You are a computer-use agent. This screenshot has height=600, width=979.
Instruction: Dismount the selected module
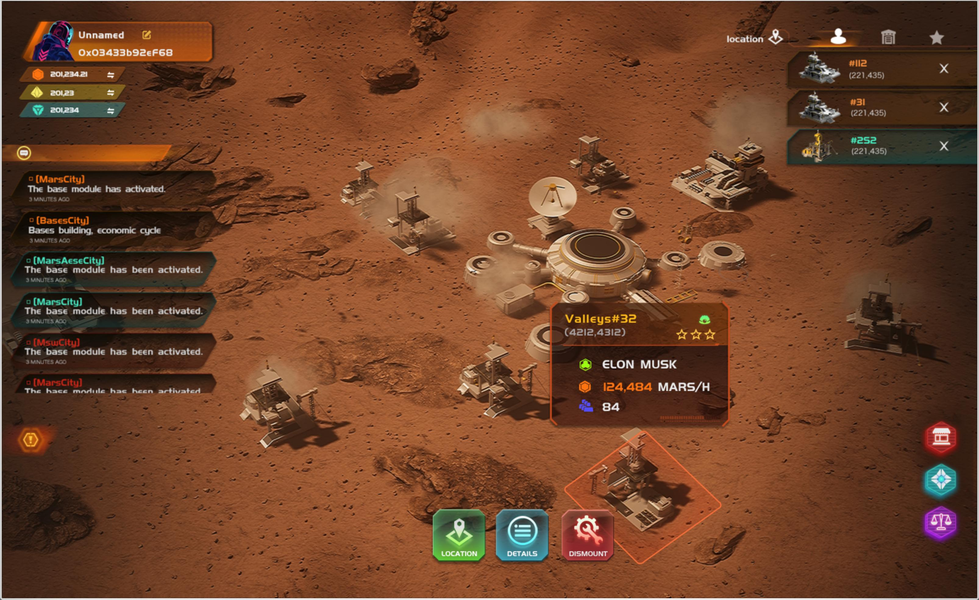pyautogui.click(x=588, y=535)
